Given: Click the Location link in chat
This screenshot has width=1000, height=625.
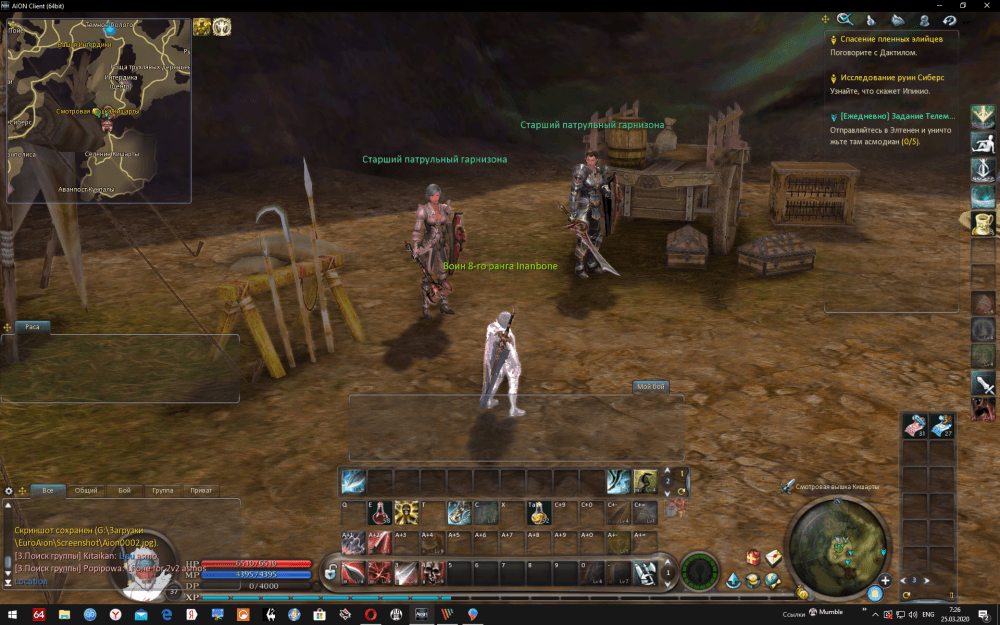Looking at the screenshot, I should tap(31, 581).
